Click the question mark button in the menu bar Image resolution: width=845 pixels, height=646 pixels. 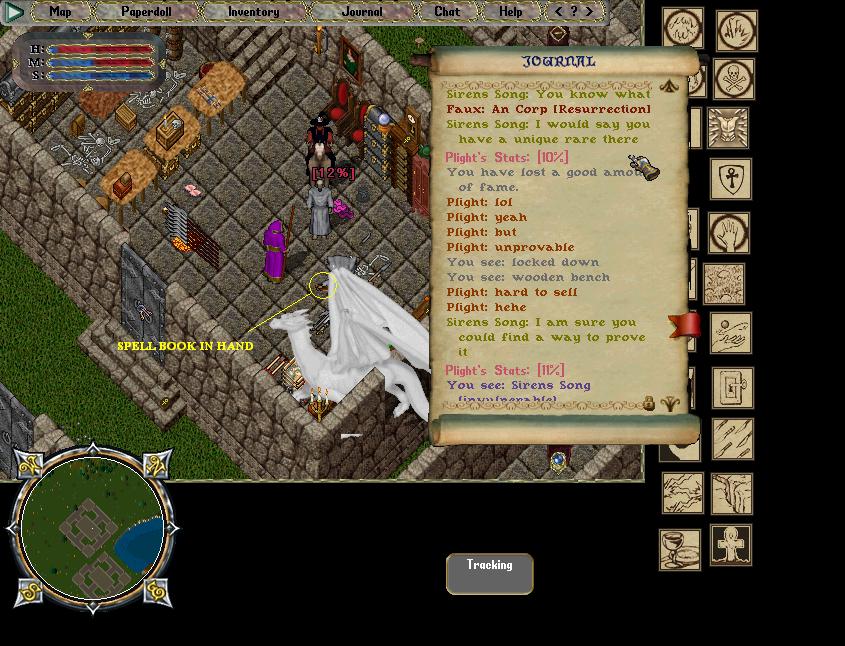574,12
